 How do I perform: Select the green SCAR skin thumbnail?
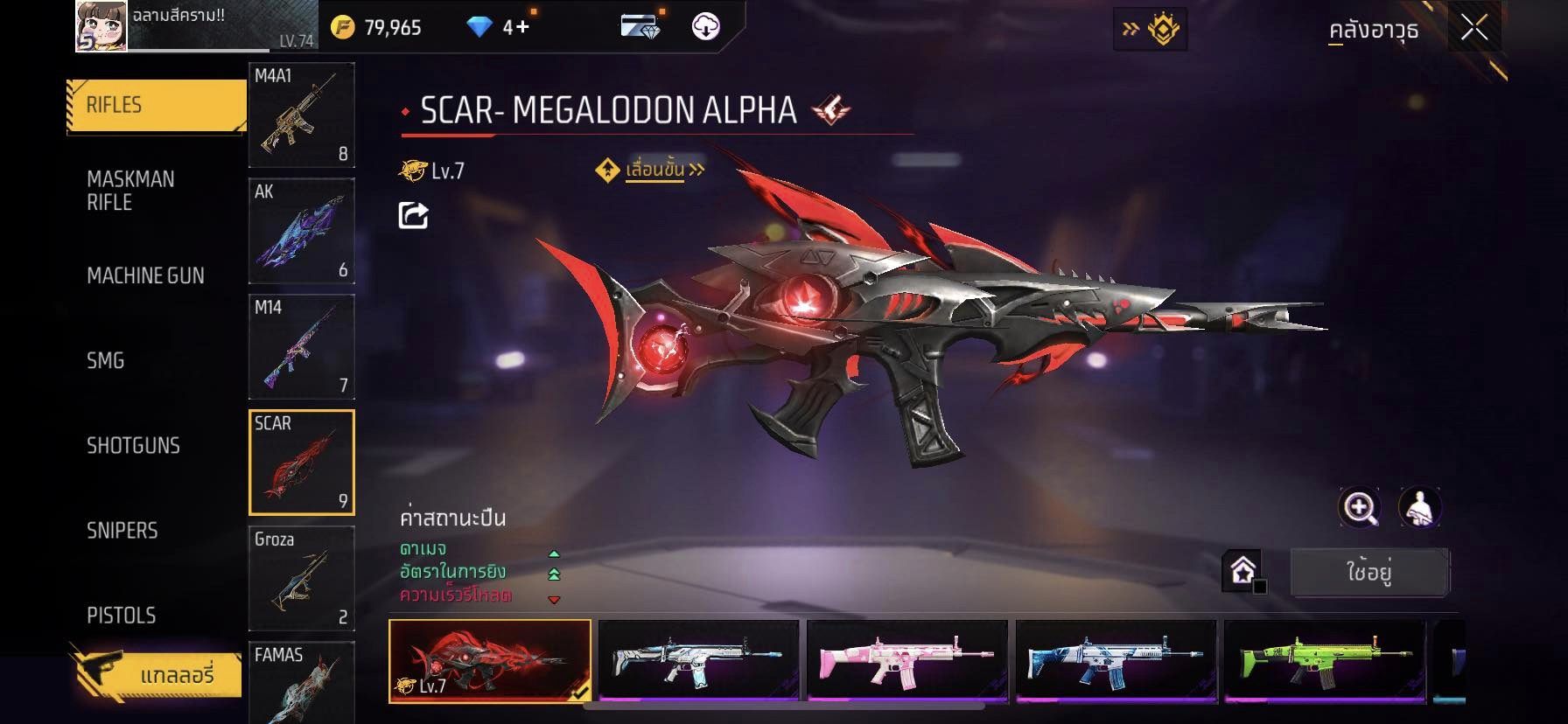pos(1325,661)
